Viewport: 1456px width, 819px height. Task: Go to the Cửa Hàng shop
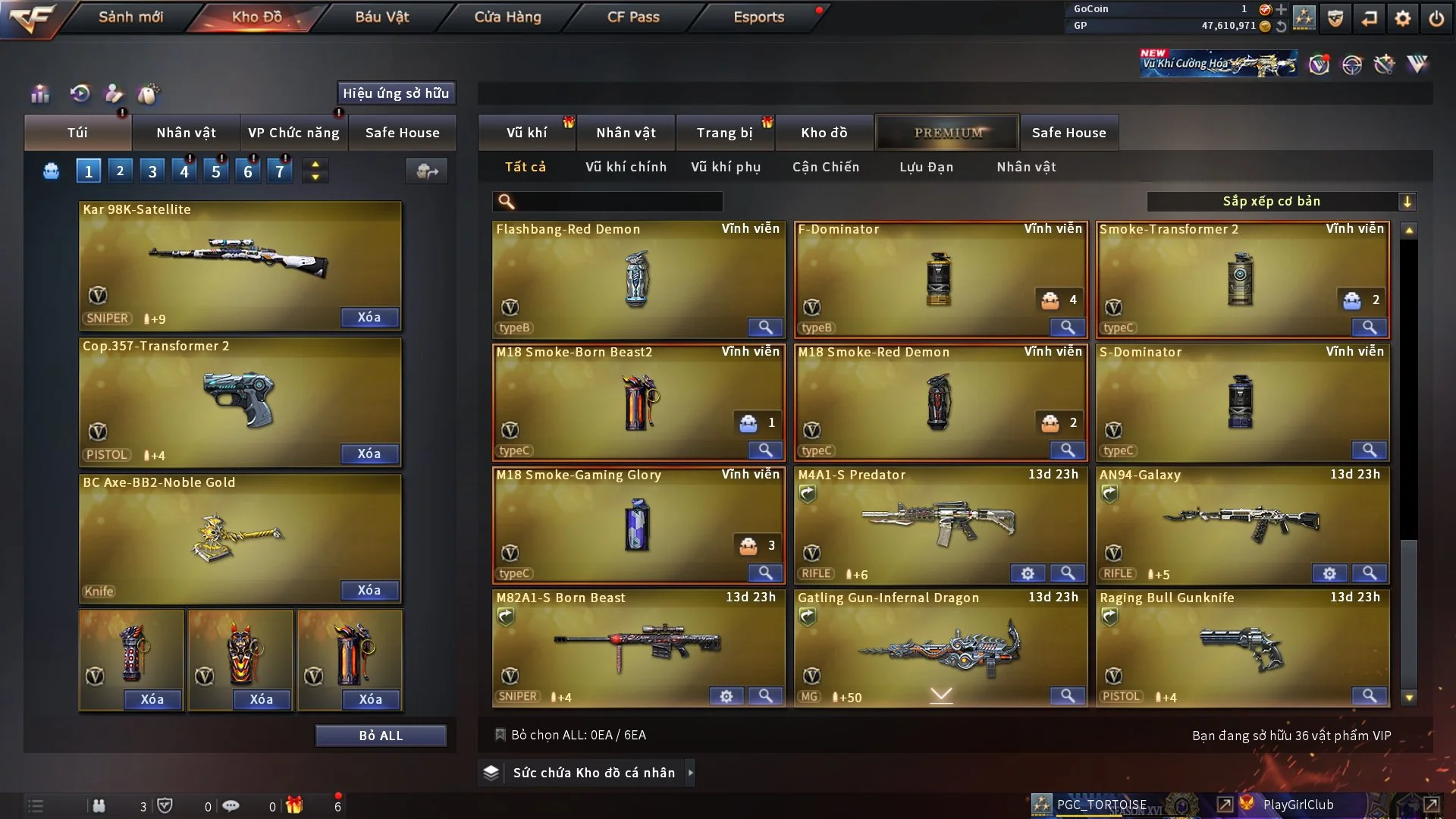[507, 17]
